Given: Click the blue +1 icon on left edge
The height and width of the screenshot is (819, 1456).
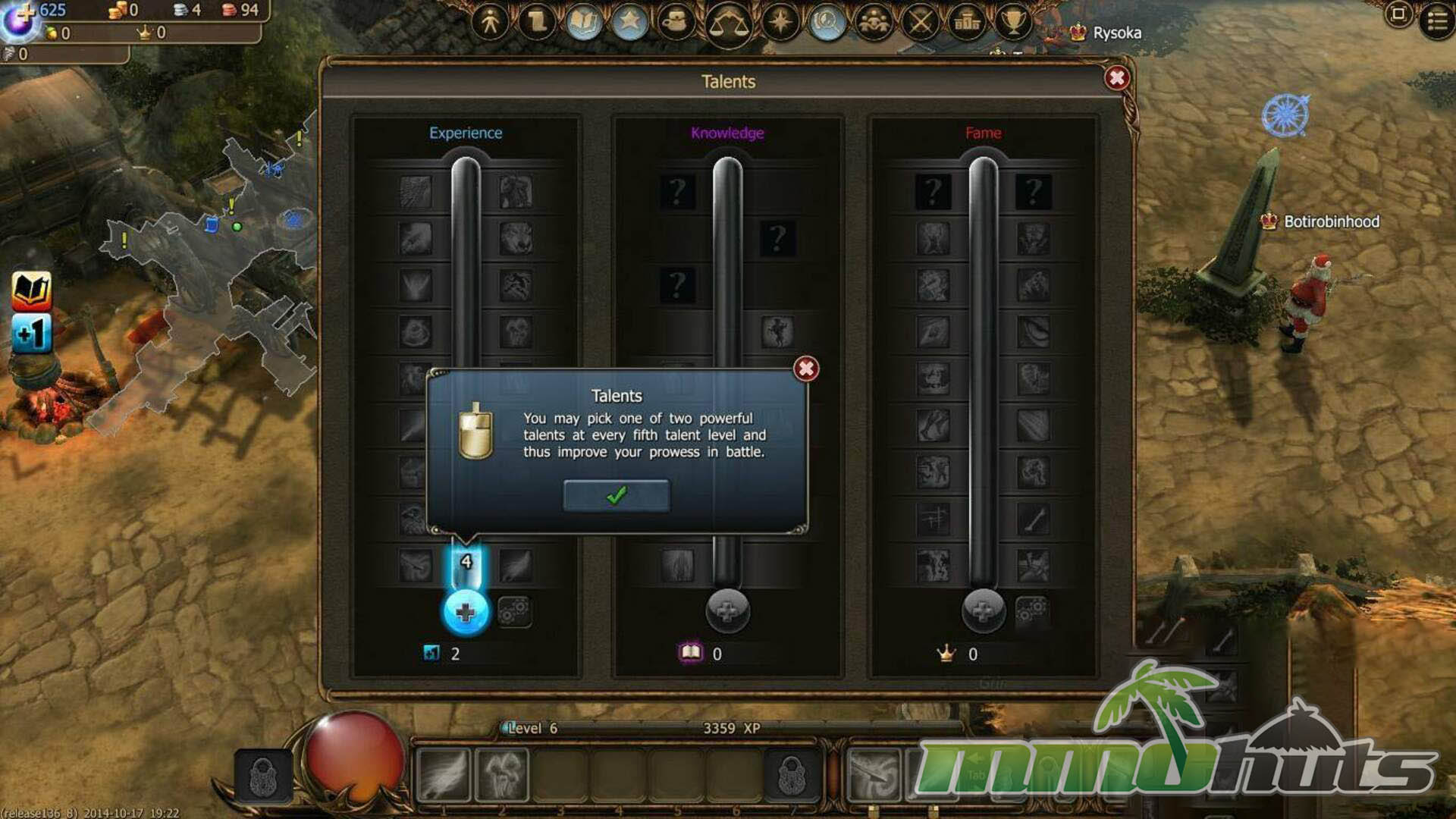Looking at the screenshot, I should [32, 333].
